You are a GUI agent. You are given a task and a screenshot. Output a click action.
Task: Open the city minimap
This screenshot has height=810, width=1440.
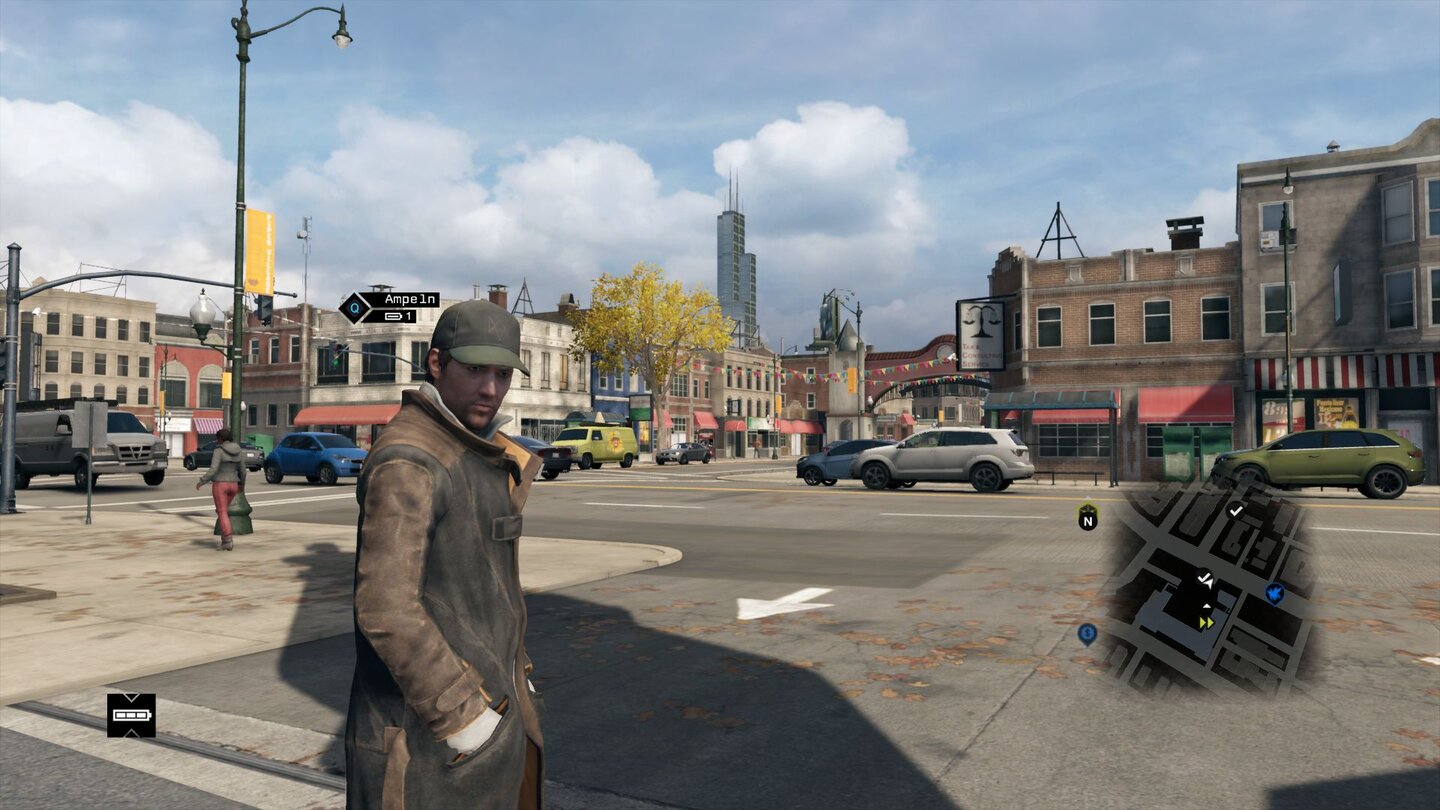(x=1210, y=592)
